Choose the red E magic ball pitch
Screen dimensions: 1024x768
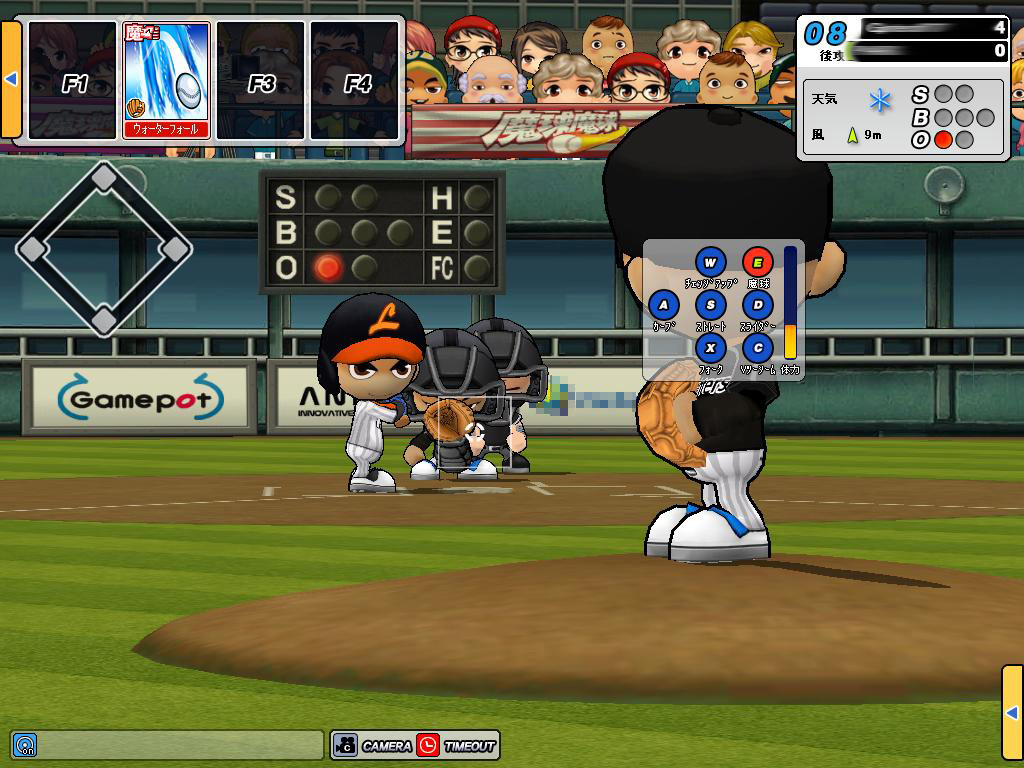(x=758, y=263)
